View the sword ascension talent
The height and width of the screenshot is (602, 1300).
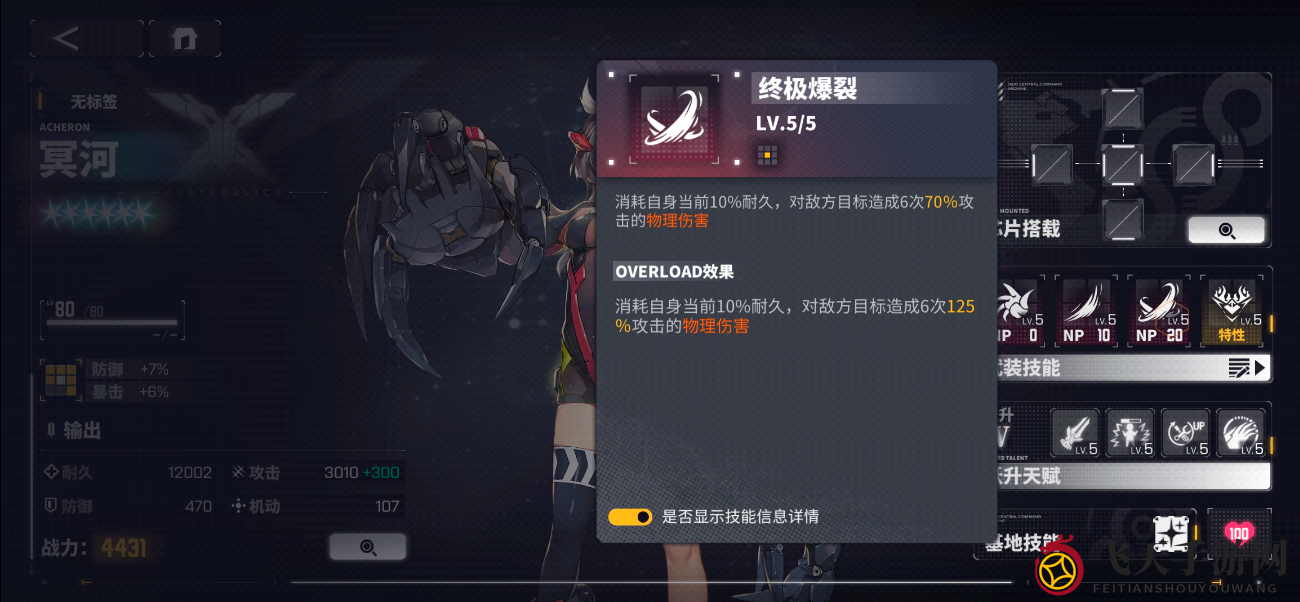[1075, 434]
